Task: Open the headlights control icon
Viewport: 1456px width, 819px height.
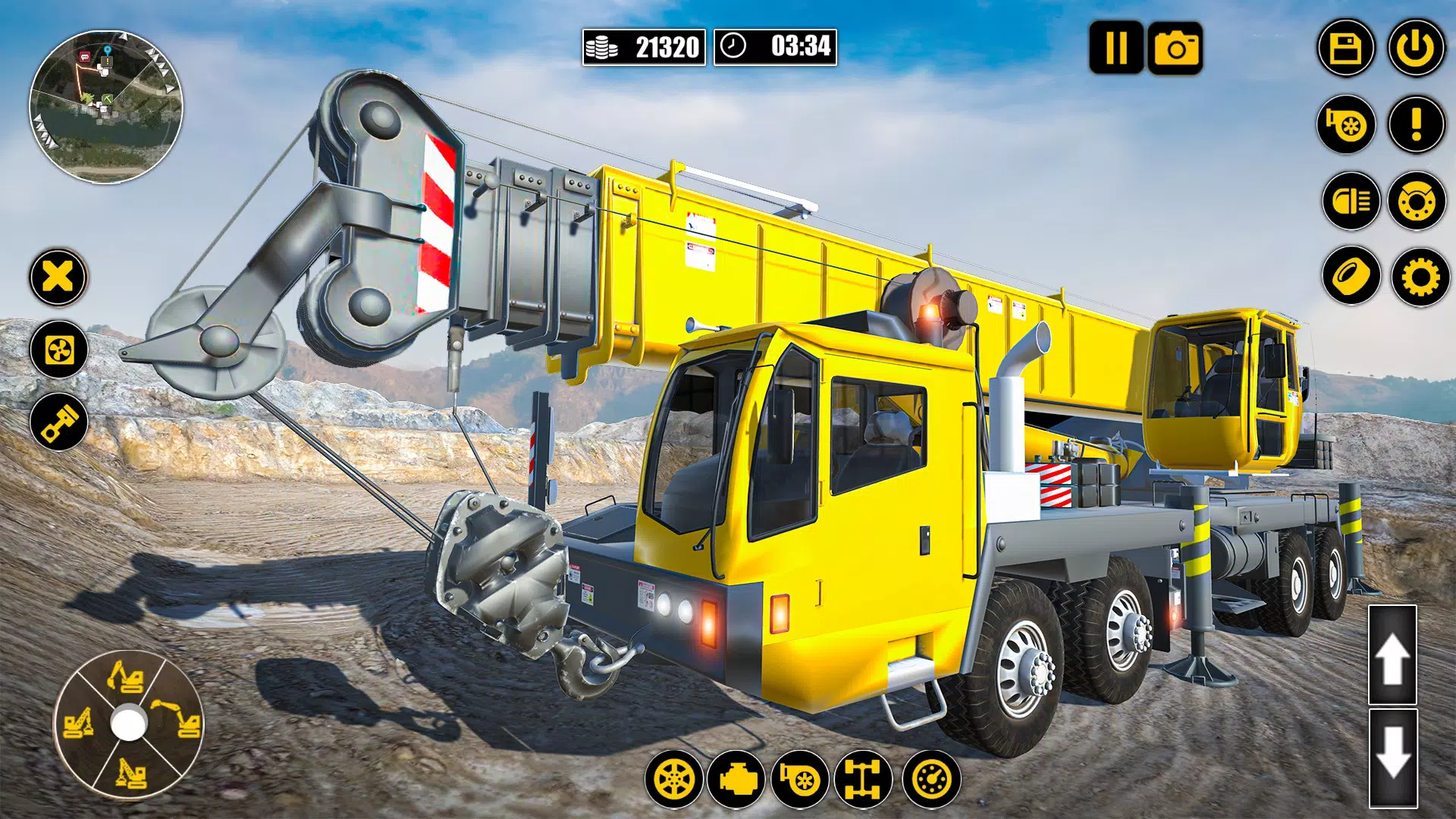Action: [x=1352, y=199]
